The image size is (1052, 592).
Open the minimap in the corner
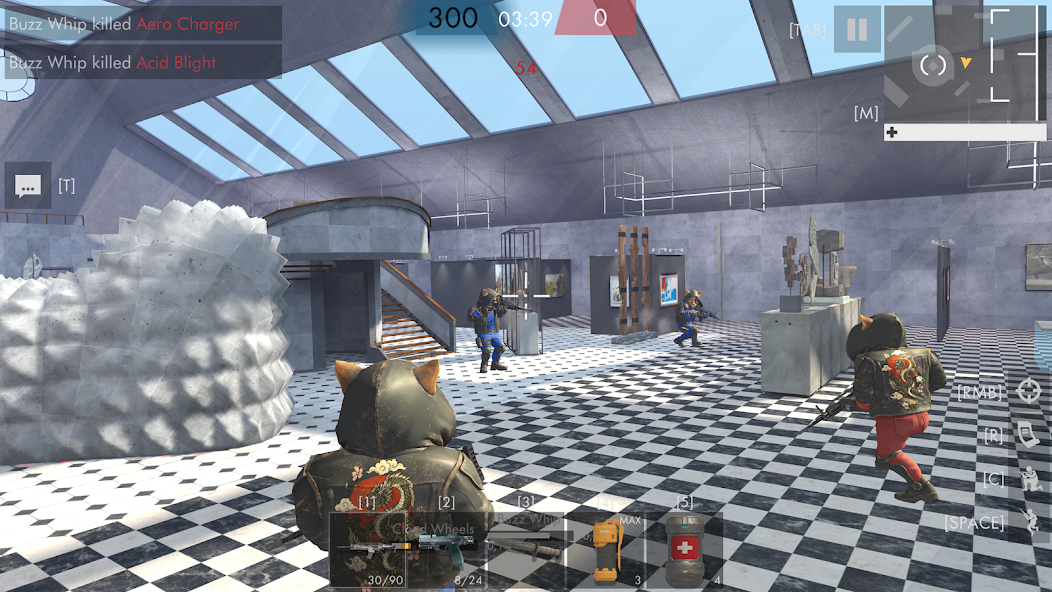coord(950,63)
